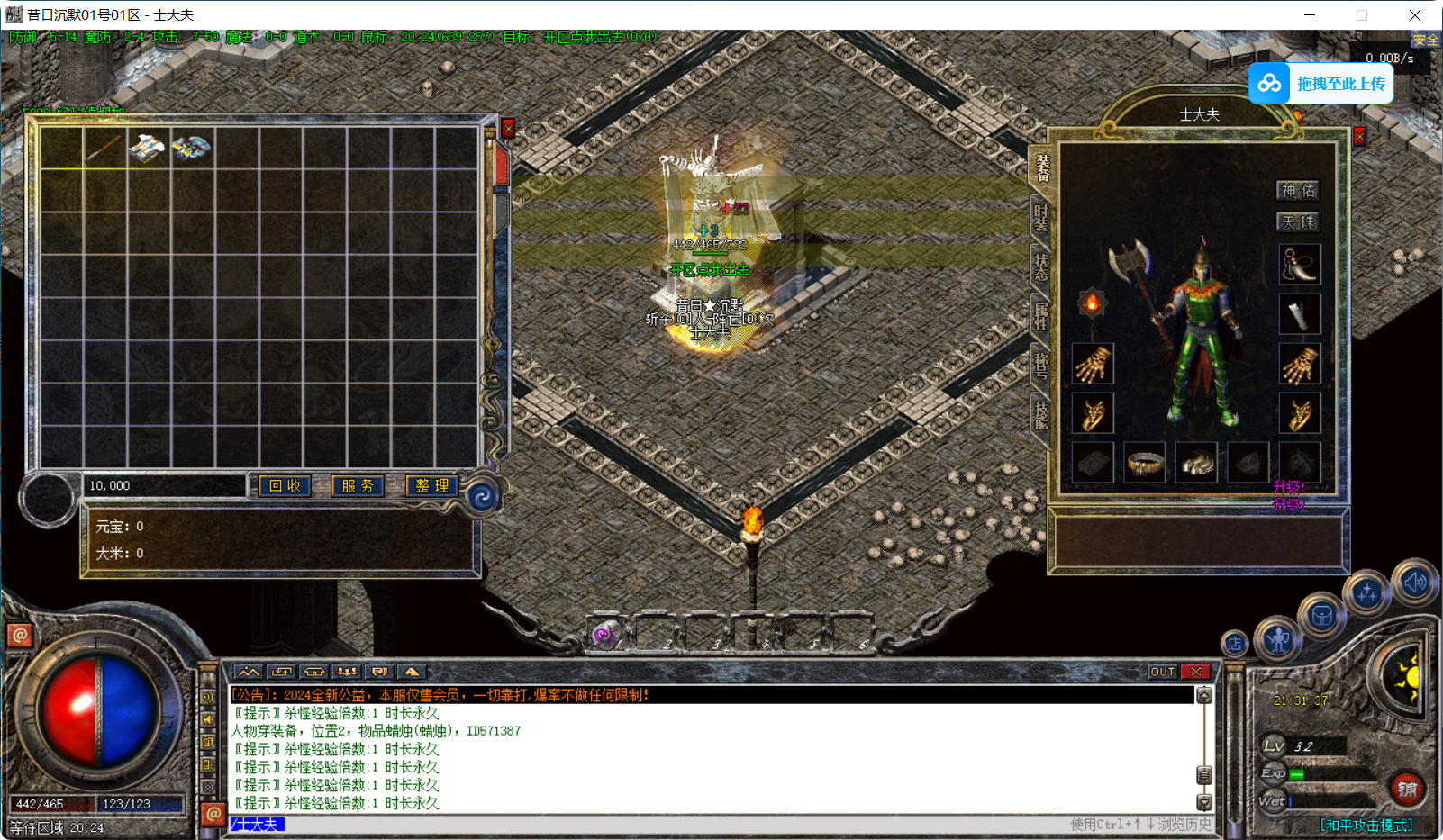Select the spear item in the bag
The image size is (1443, 840).
(x=104, y=148)
